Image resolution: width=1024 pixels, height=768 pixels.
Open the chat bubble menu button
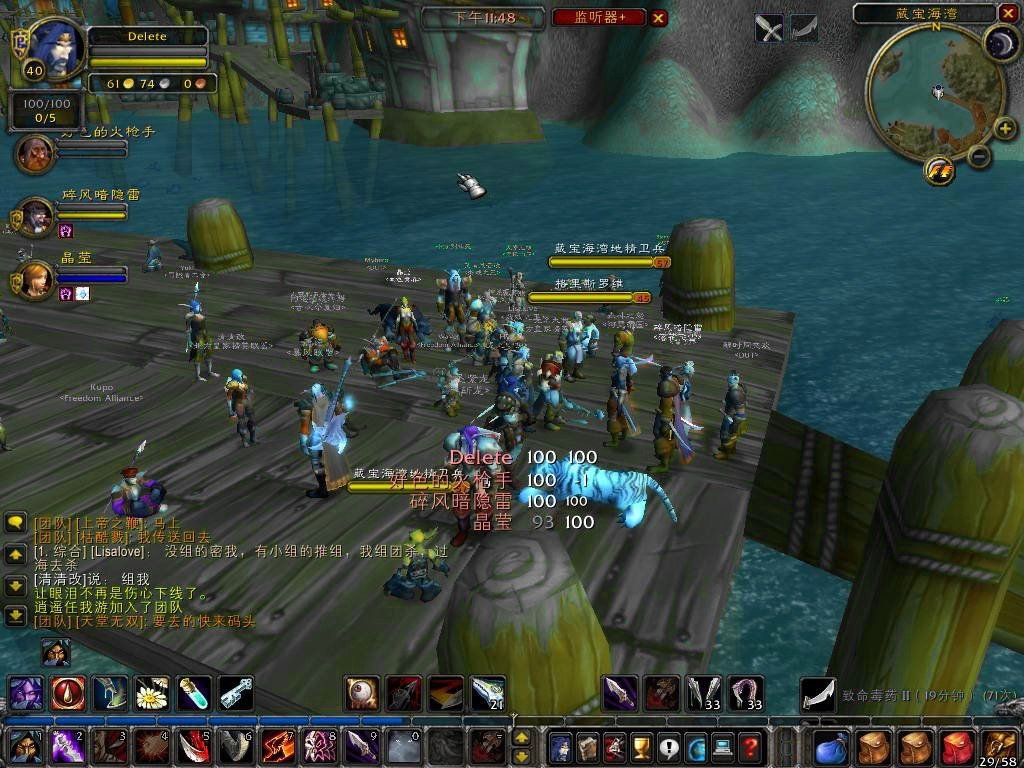16,522
